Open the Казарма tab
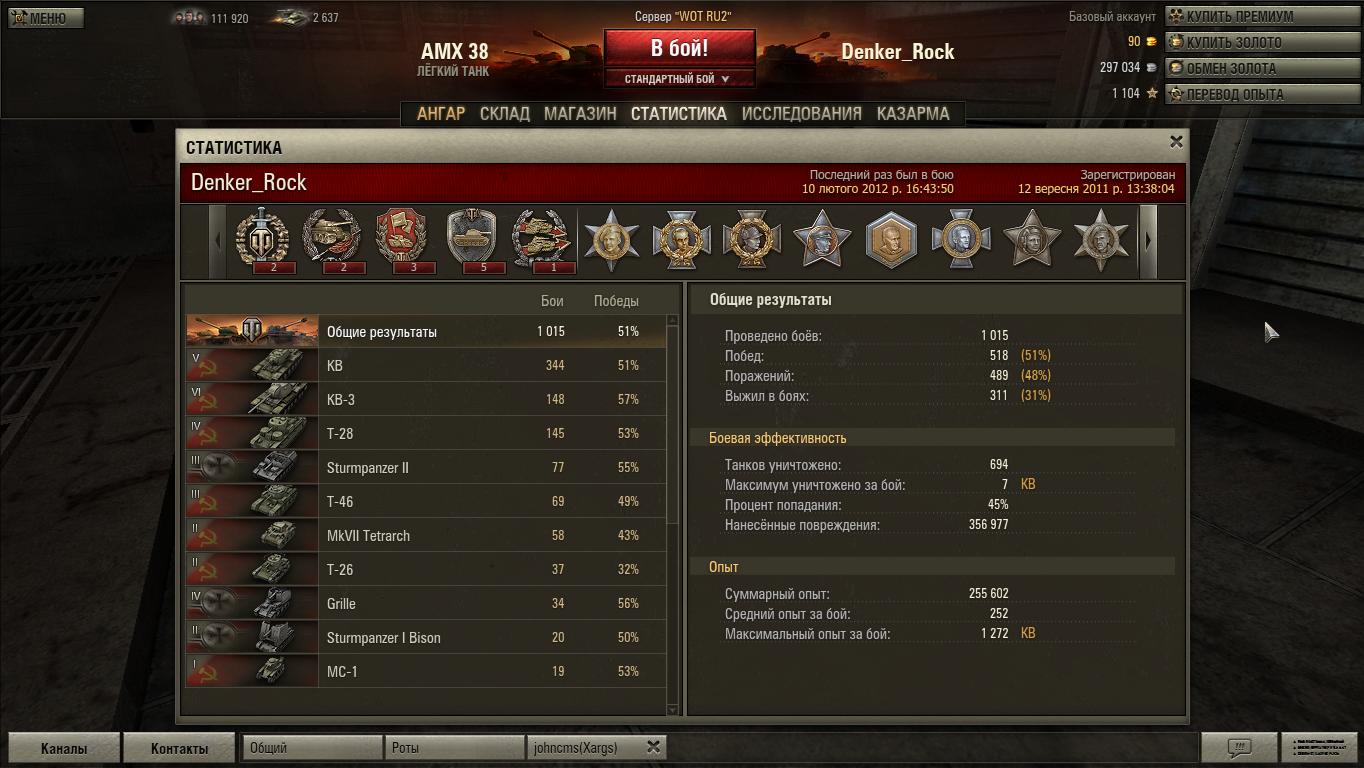This screenshot has width=1364, height=768. 913,113
